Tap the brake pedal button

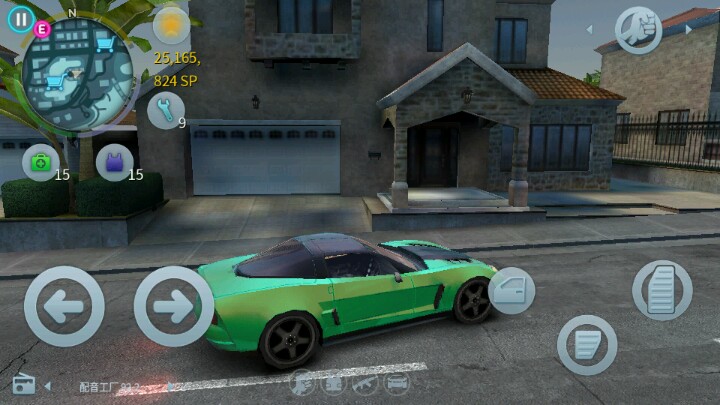point(587,345)
